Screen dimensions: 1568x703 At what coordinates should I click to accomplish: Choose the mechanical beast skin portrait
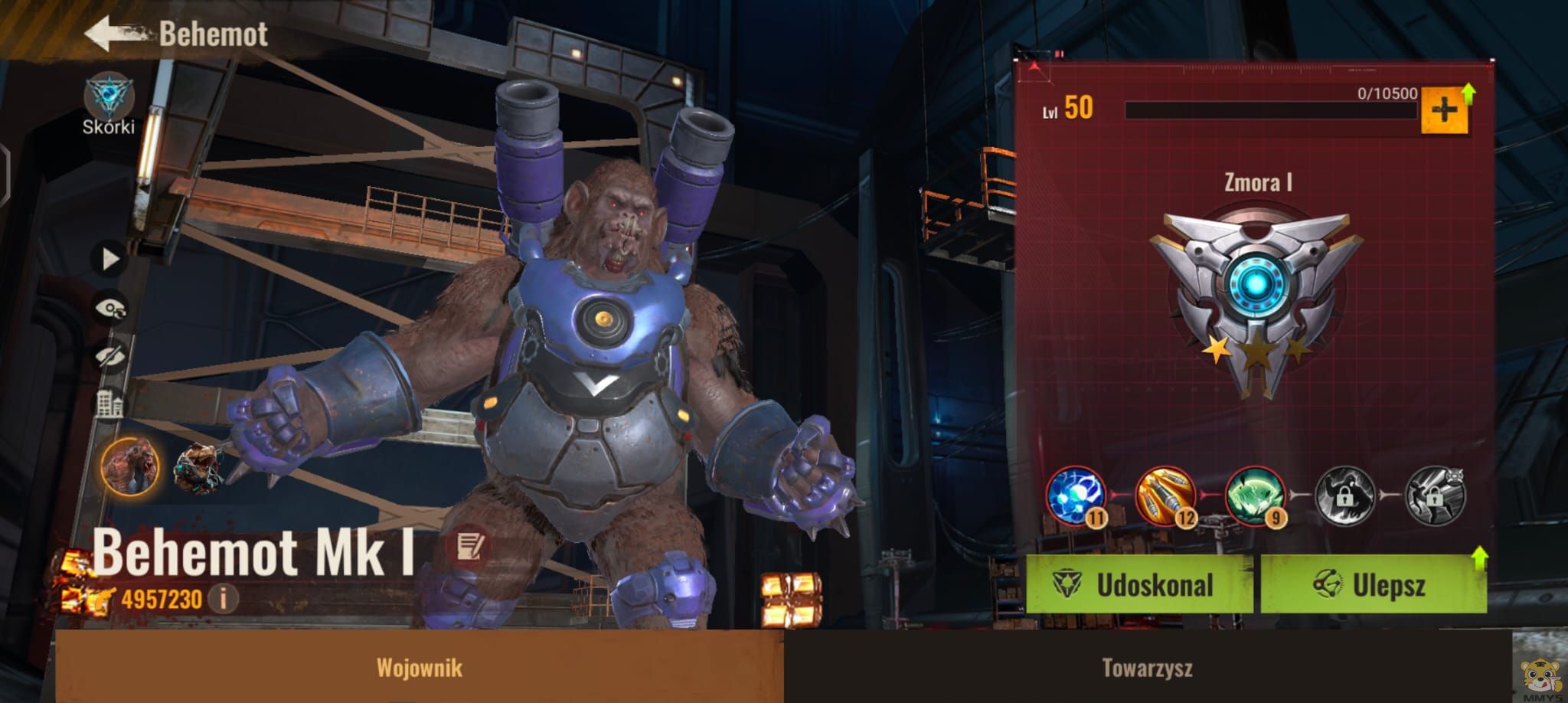click(x=198, y=467)
